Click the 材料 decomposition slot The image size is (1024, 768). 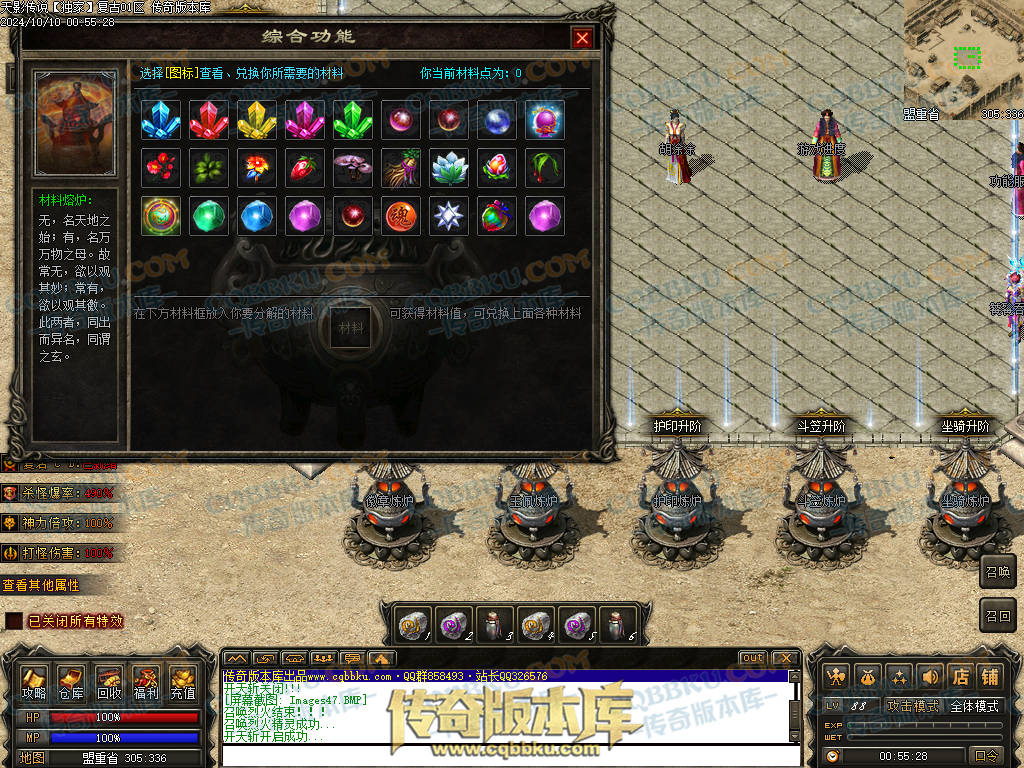pos(351,326)
